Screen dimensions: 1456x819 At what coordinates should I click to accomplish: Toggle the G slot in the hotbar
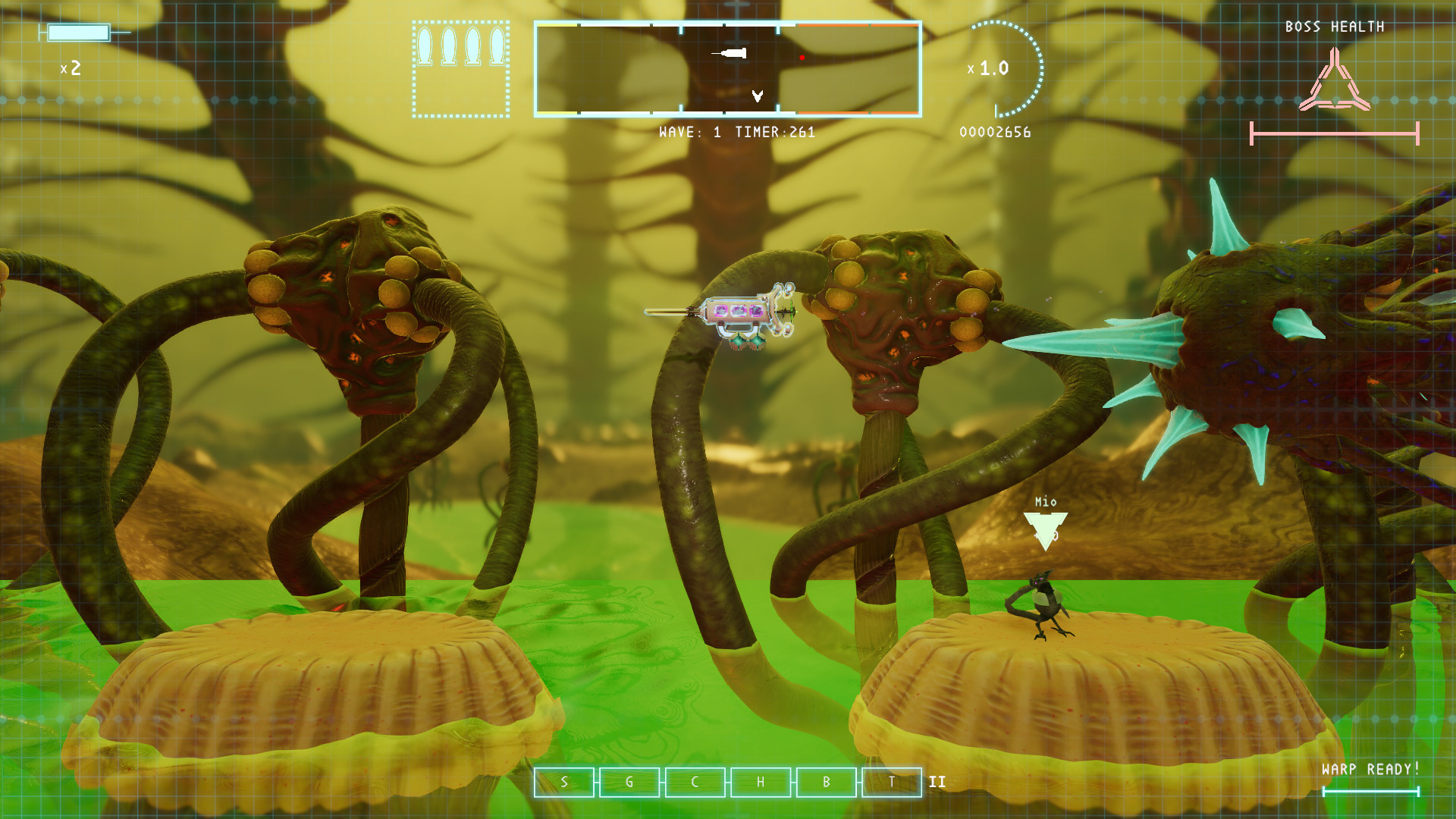[628, 781]
